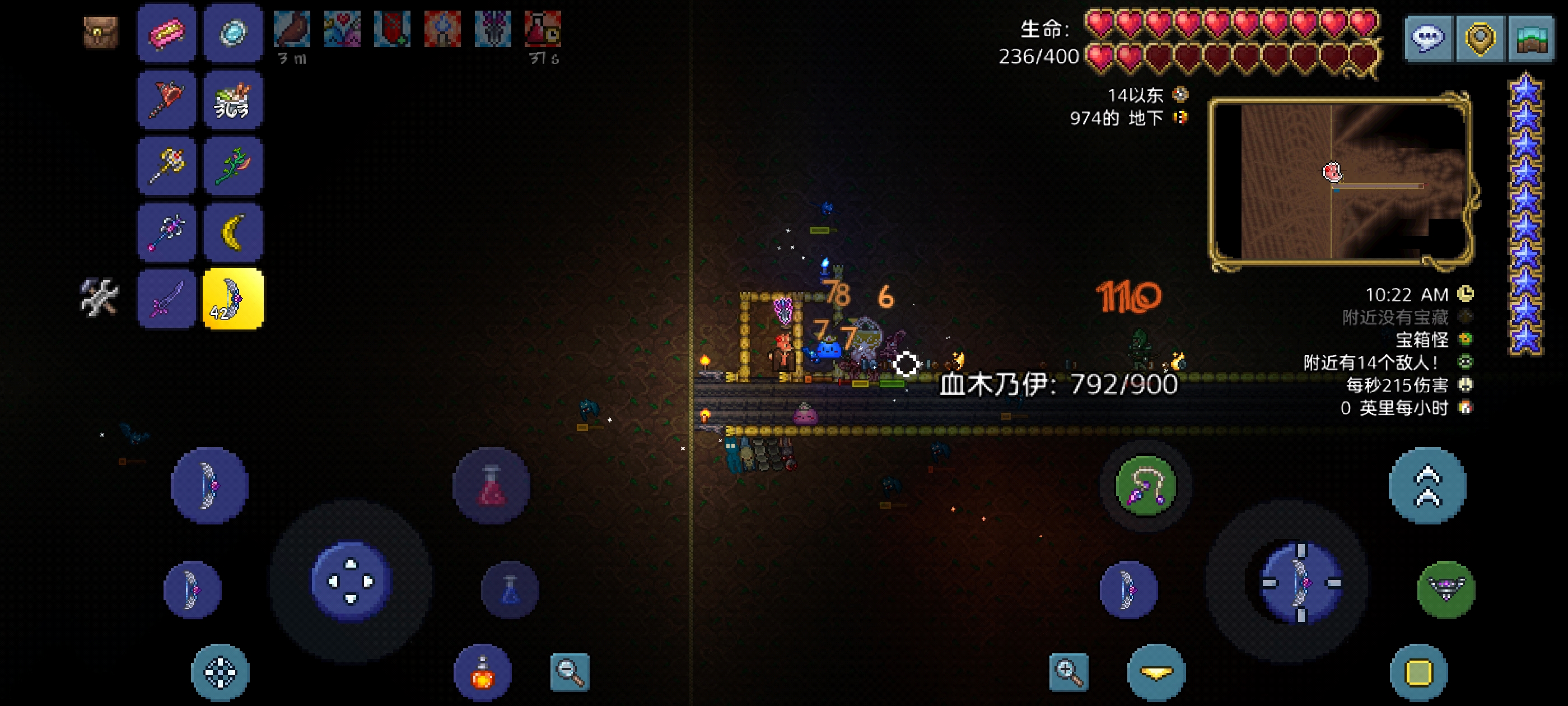Tap the yellow map pin button
The height and width of the screenshot is (706, 1568).
click(1480, 38)
